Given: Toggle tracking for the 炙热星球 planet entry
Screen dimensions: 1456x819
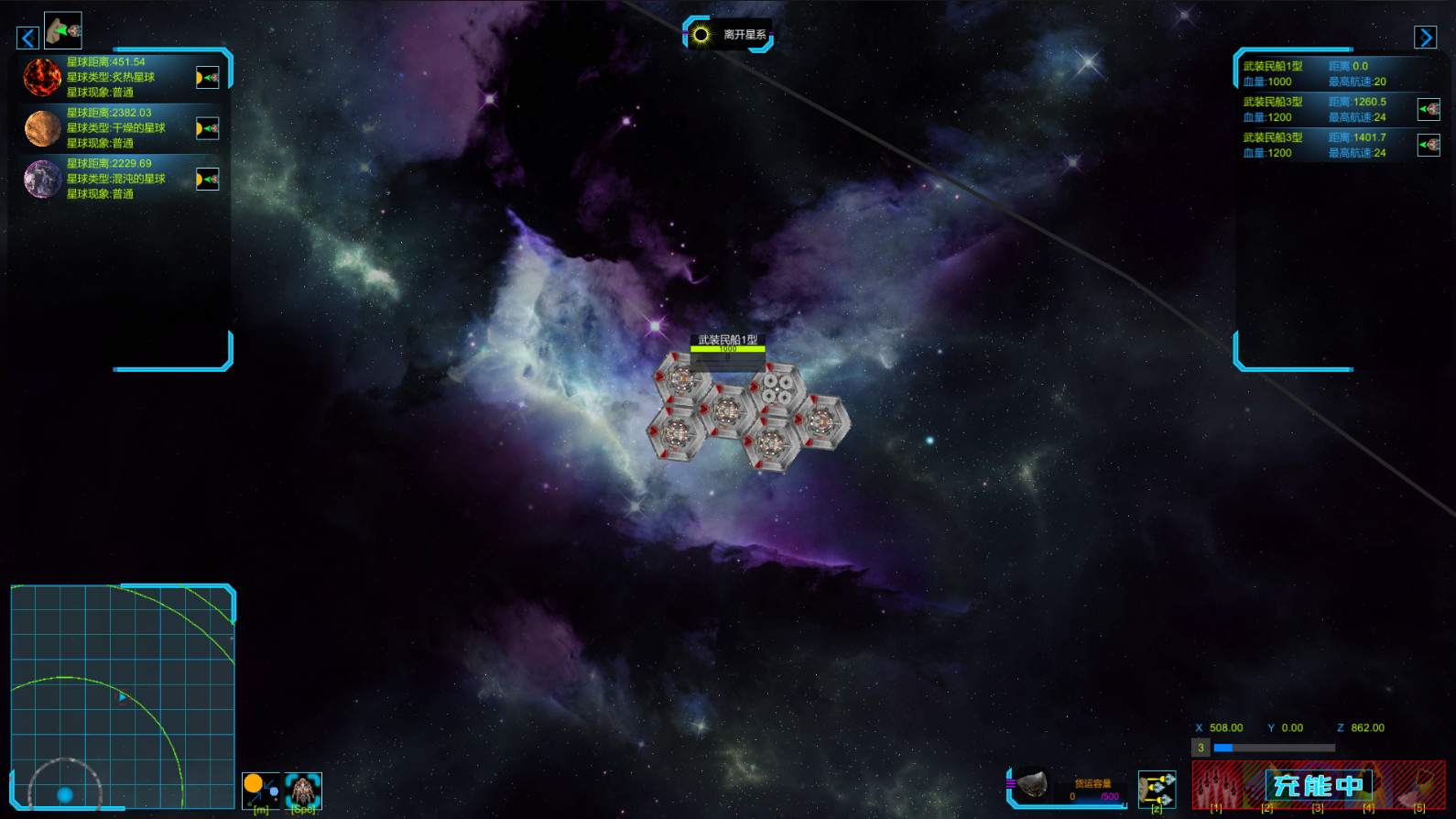Looking at the screenshot, I should pos(208,75).
